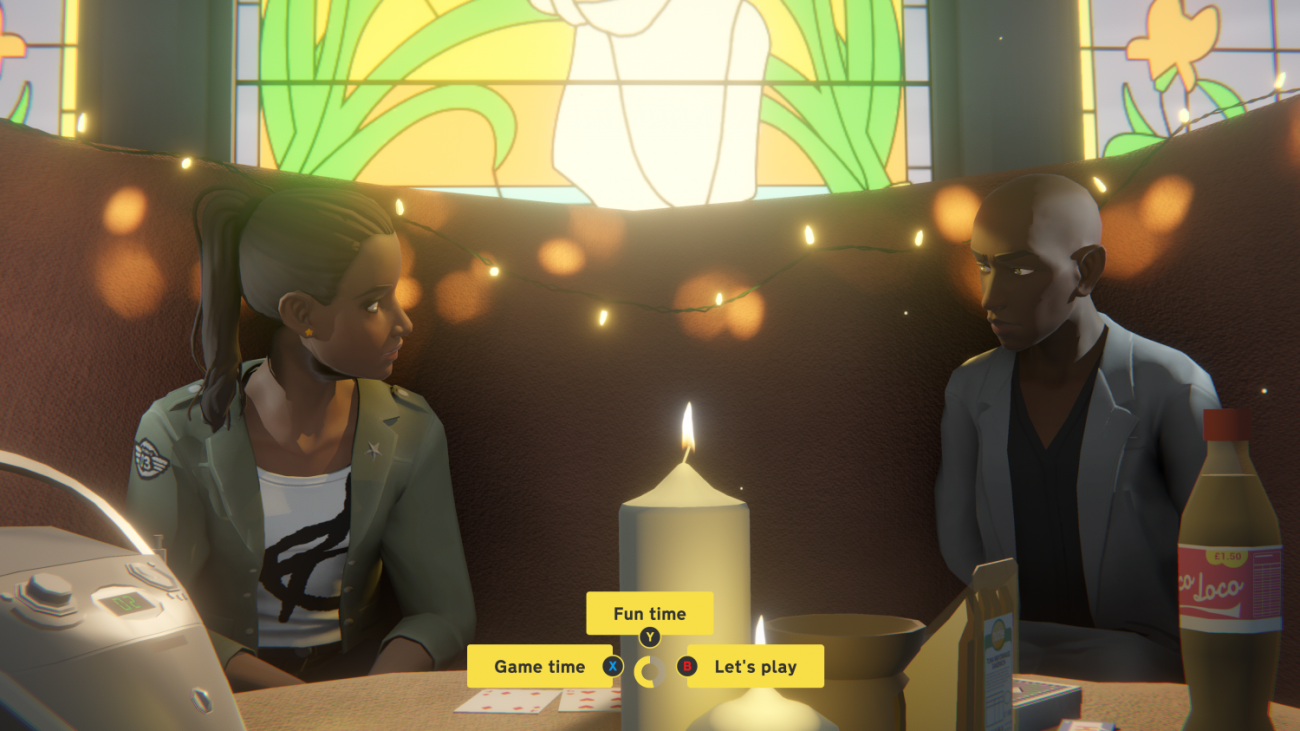
Task: Select the "Game time" dialogue option
Action: coord(539,666)
